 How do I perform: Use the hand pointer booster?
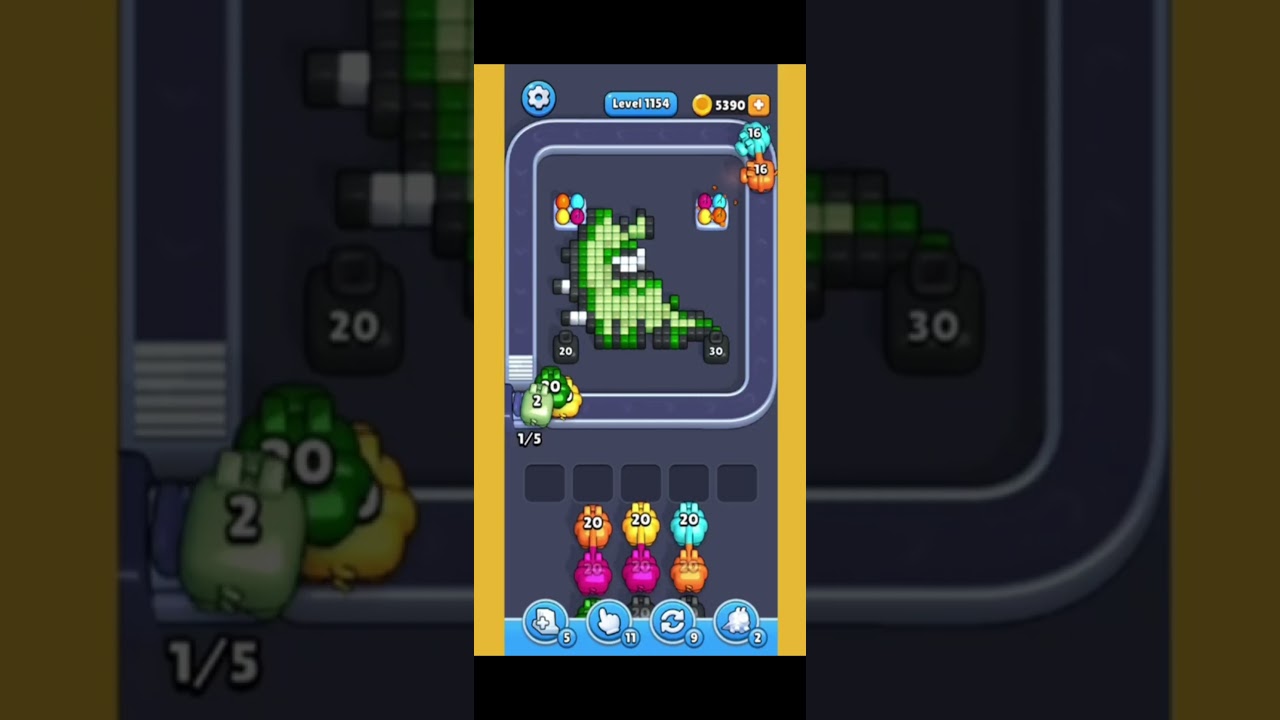pyautogui.click(x=608, y=622)
